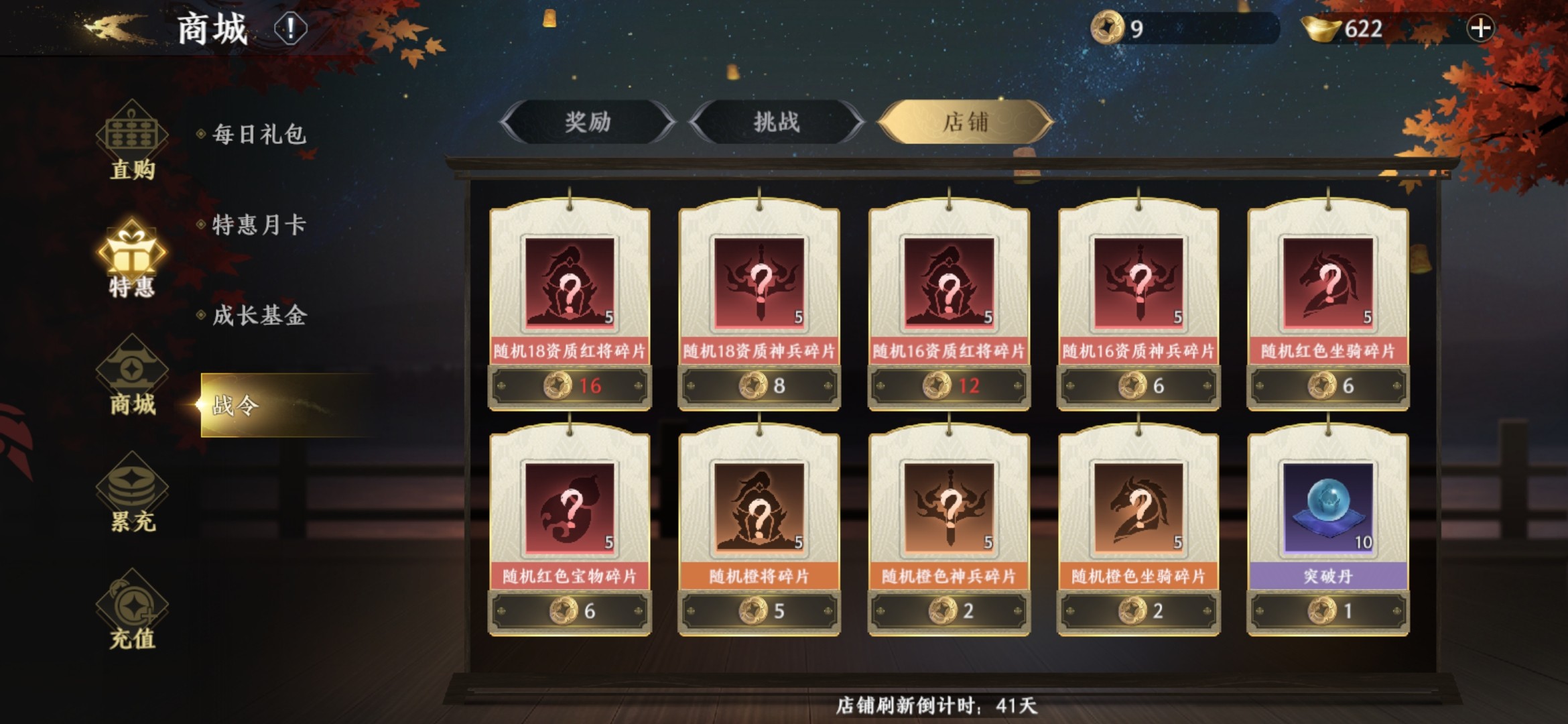Image resolution: width=1568 pixels, height=724 pixels.
Task: Select the 店铺 tab
Action: pos(966,122)
